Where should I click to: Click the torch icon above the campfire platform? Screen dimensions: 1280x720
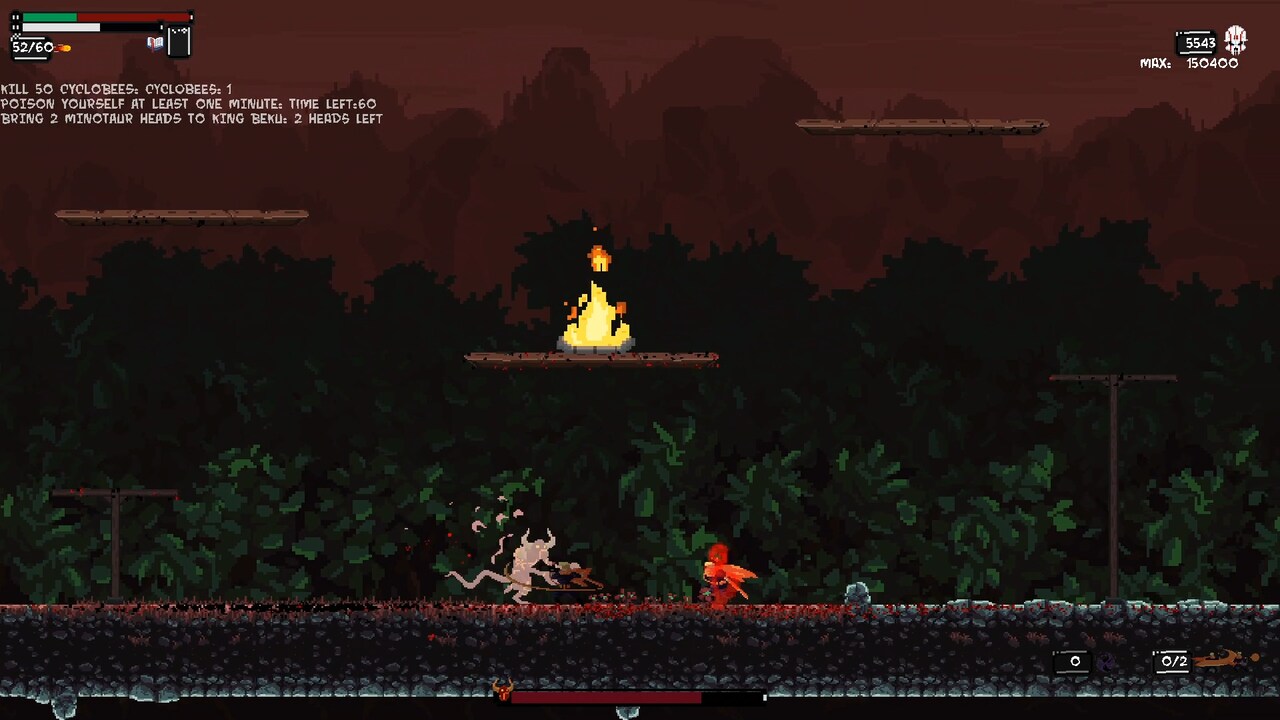click(600, 258)
